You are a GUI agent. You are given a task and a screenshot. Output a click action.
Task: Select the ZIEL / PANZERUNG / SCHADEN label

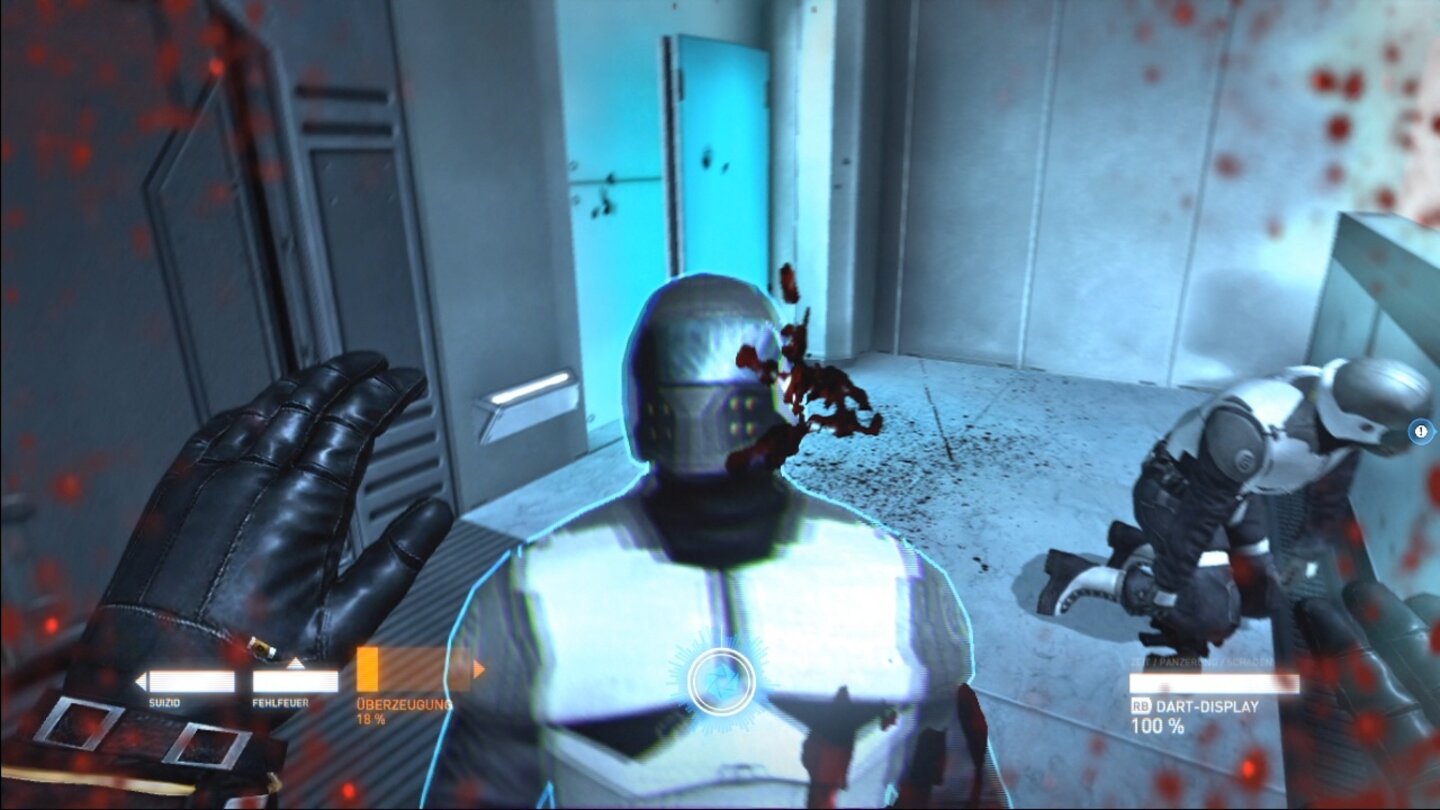[x=1201, y=661]
